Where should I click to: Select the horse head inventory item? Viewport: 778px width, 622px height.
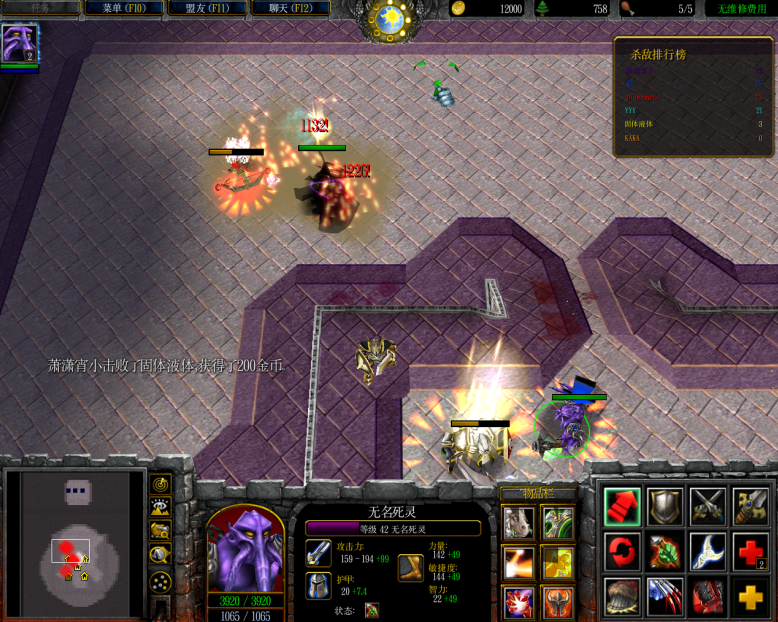click(x=519, y=523)
